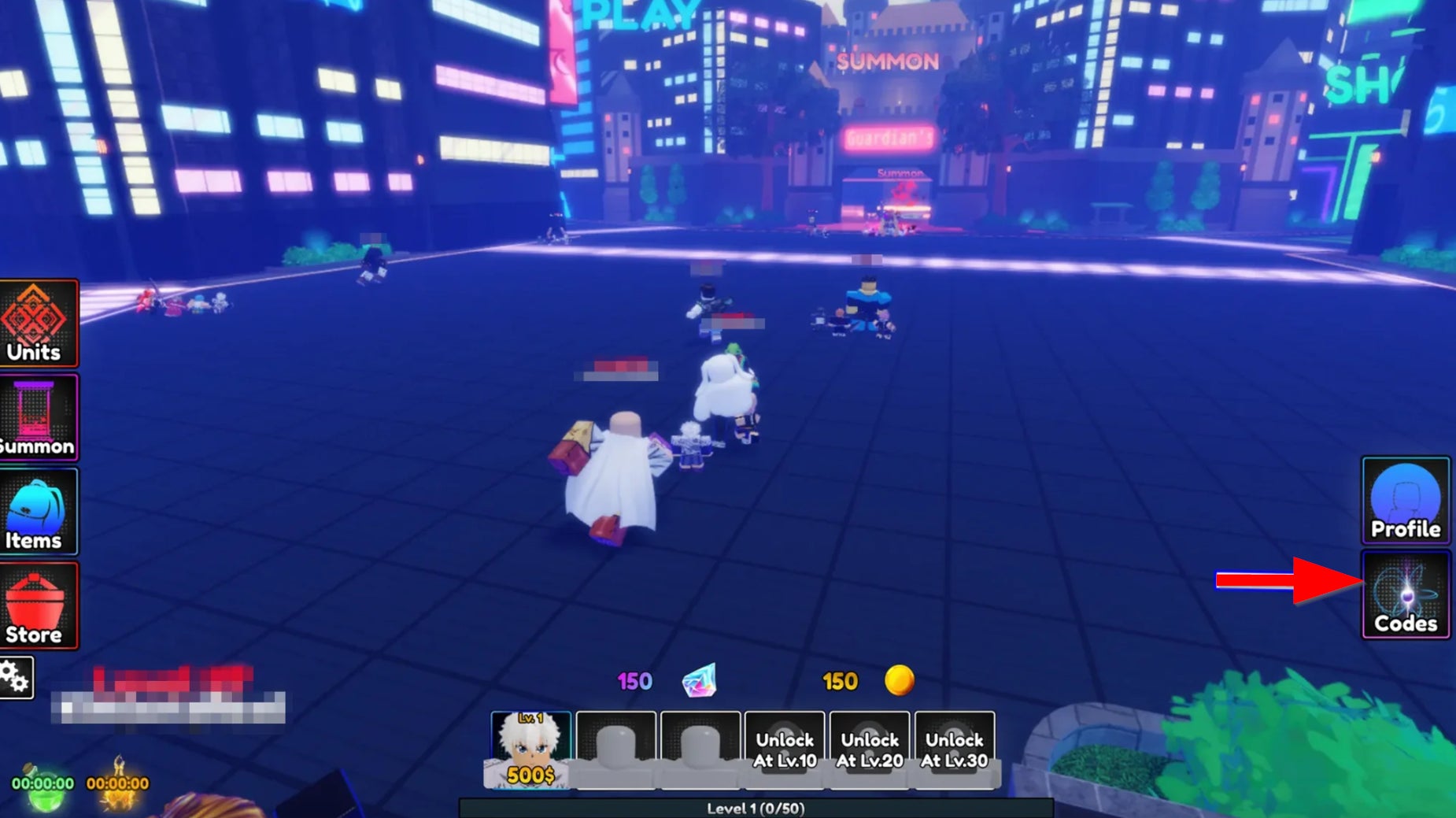
Task: Click the rainbow gem currency icon
Action: pos(700,681)
